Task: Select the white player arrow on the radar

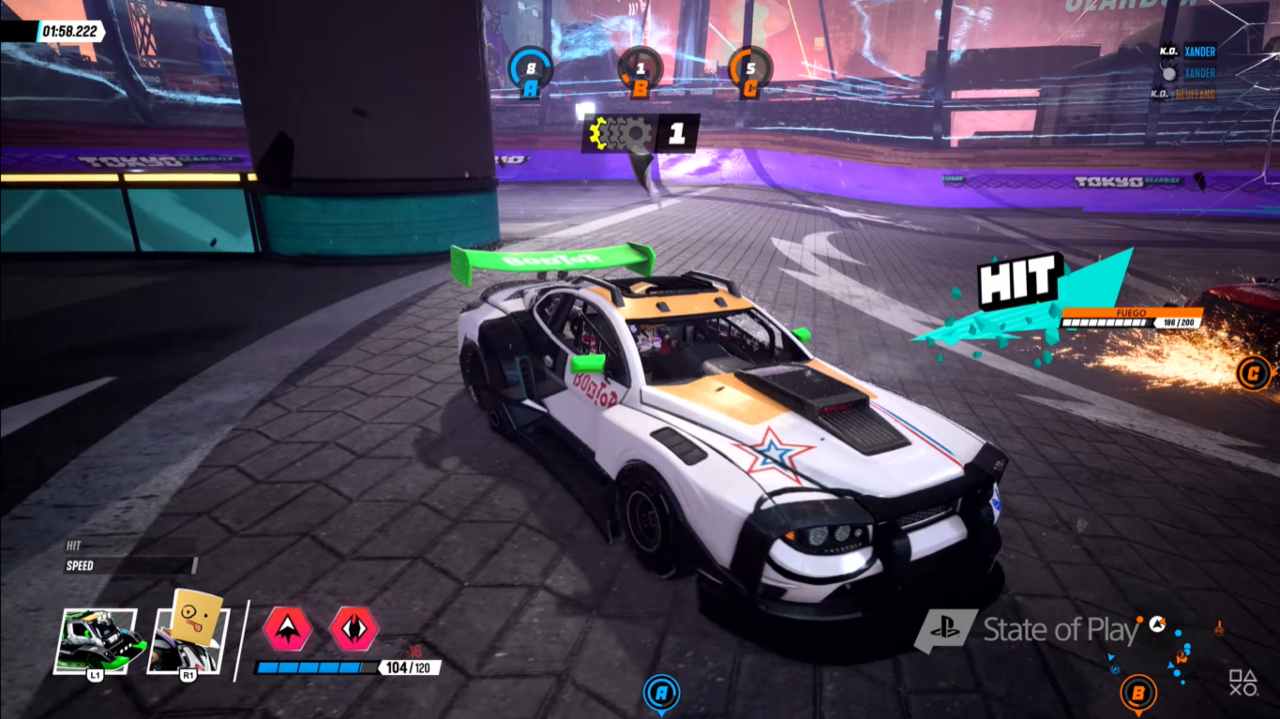Action: 1157,623
